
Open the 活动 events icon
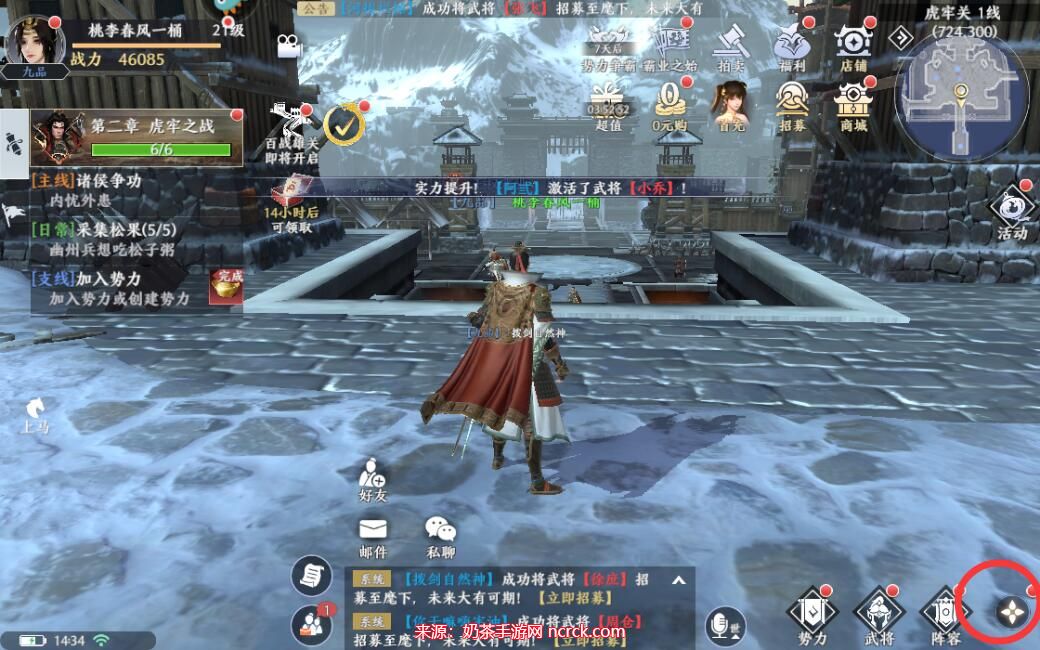pyautogui.click(x=1011, y=212)
